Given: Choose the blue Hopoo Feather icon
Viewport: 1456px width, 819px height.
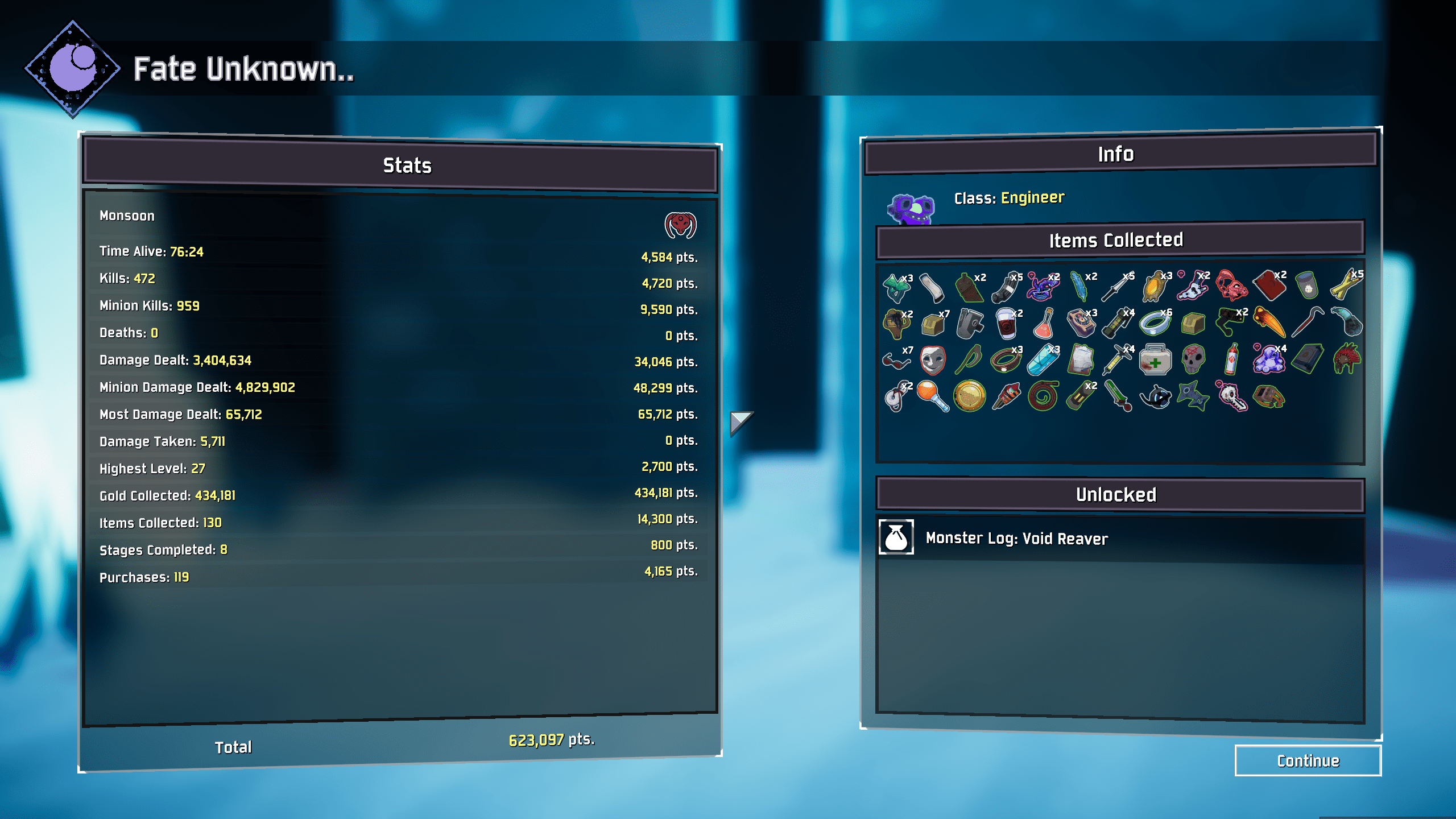Looking at the screenshot, I should tap(1079, 286).
